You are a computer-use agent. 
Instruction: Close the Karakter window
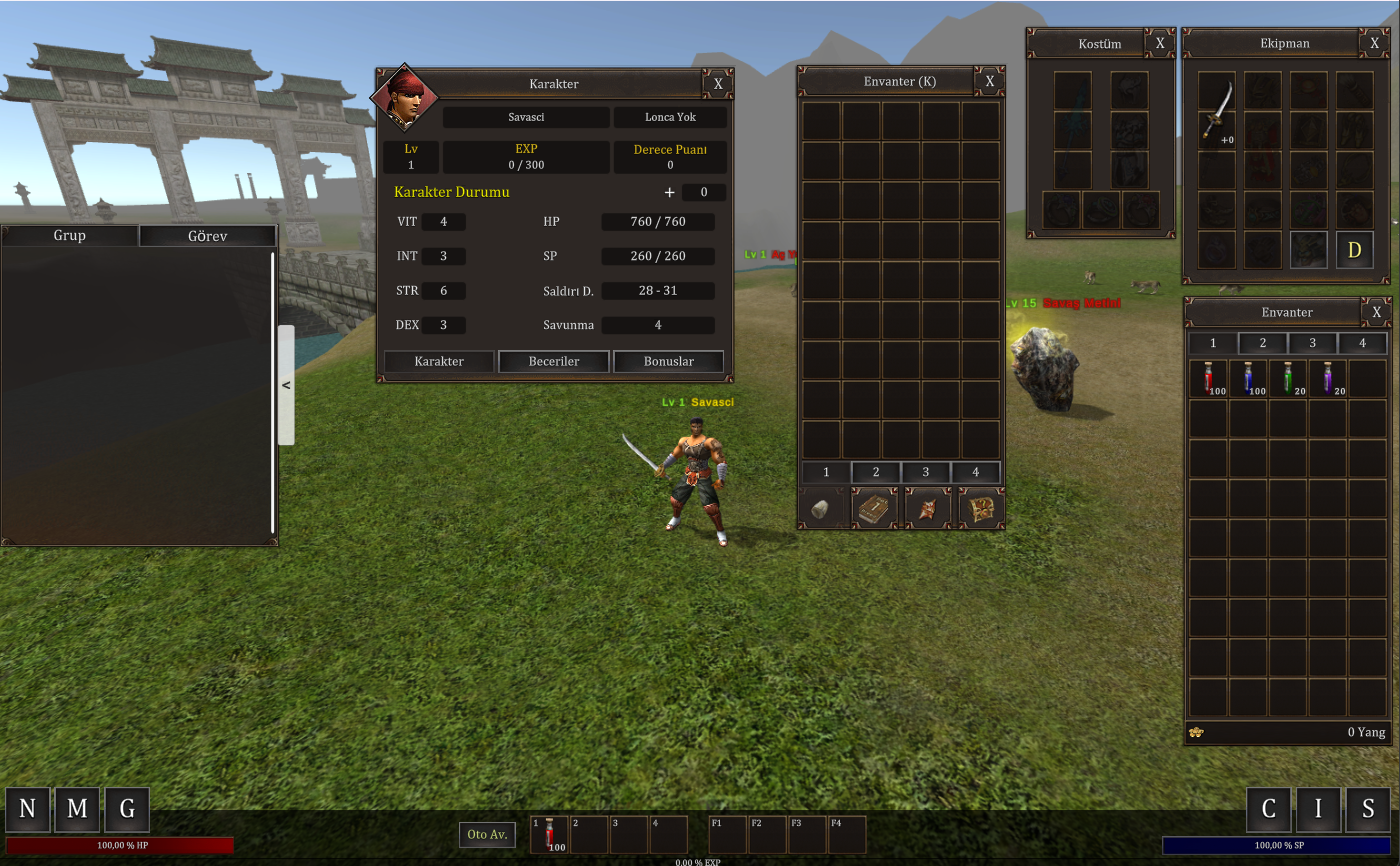(x=718, y=84)
